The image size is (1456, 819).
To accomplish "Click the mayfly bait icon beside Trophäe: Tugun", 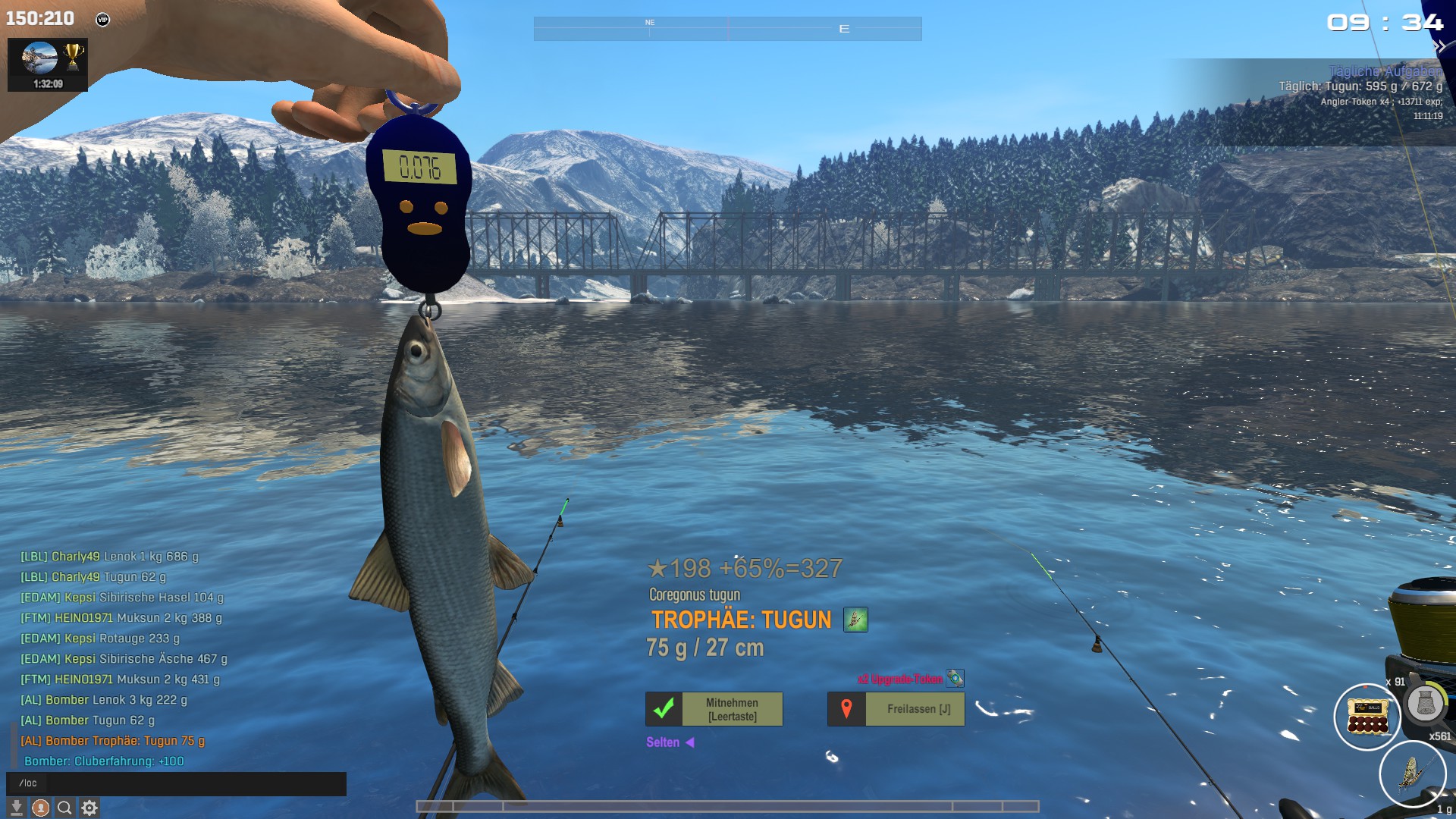I will coord(855,620).
